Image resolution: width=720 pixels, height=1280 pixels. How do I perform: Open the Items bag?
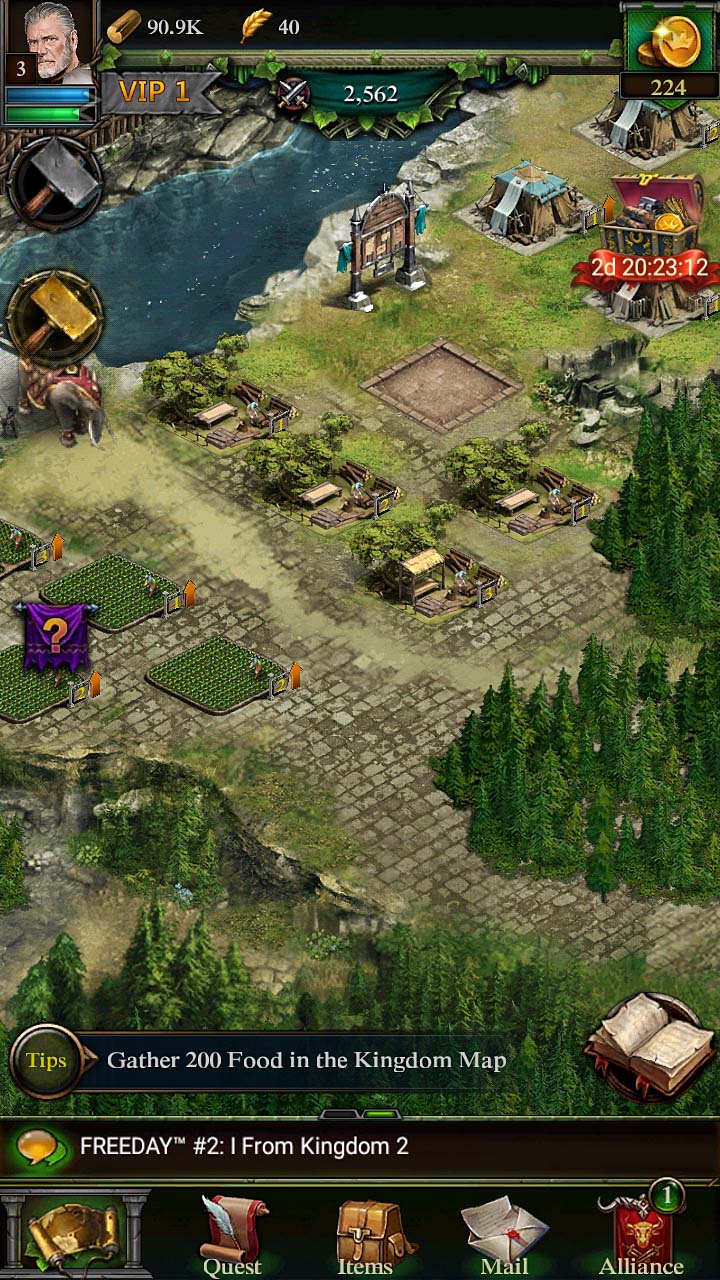click(x=365, y=1237)
